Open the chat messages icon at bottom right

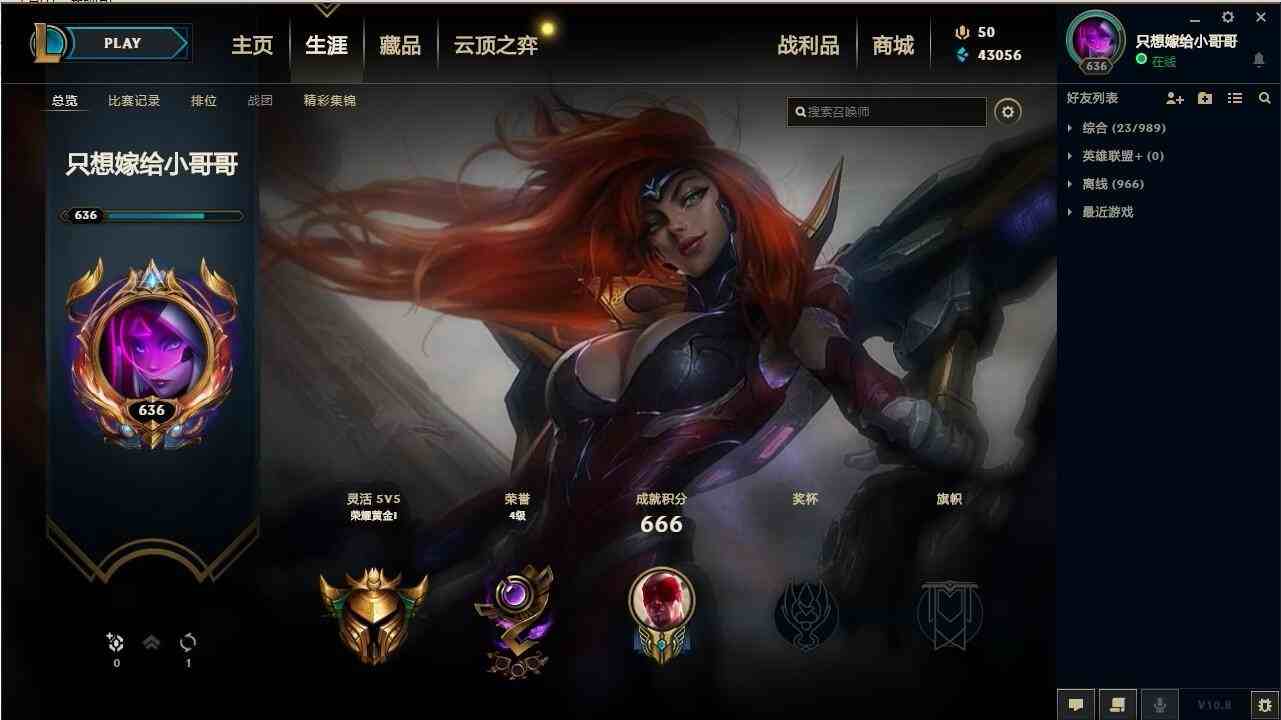coord(1075,705)
